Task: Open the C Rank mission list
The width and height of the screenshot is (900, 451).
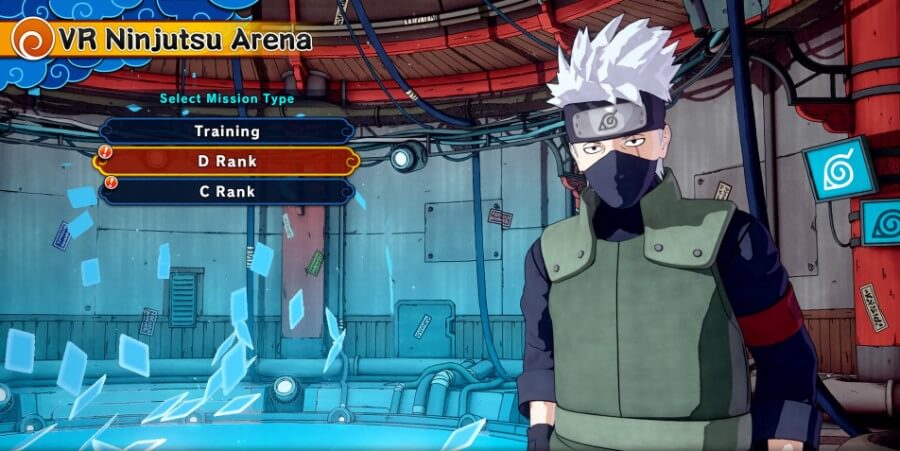Action: 227,191
